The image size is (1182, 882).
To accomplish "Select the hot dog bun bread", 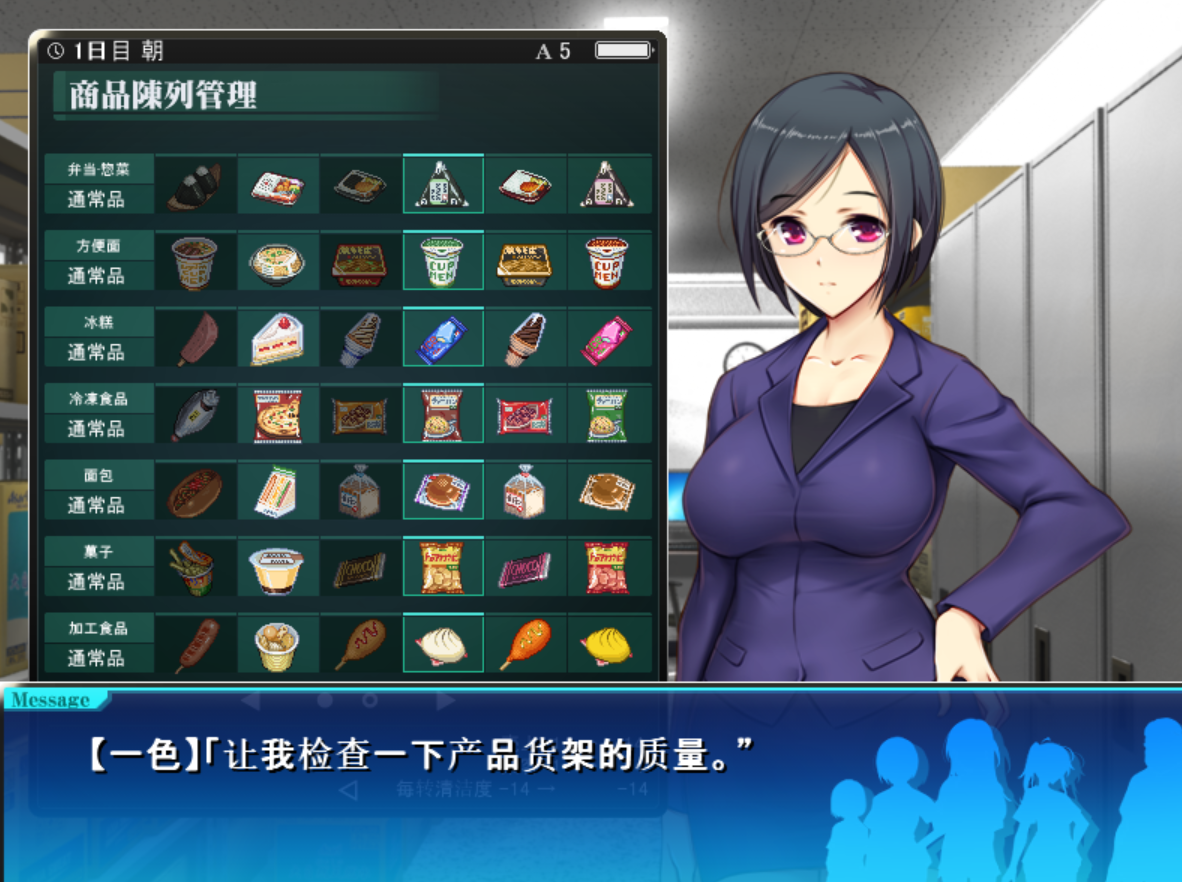I will click(x=195, y=492).
